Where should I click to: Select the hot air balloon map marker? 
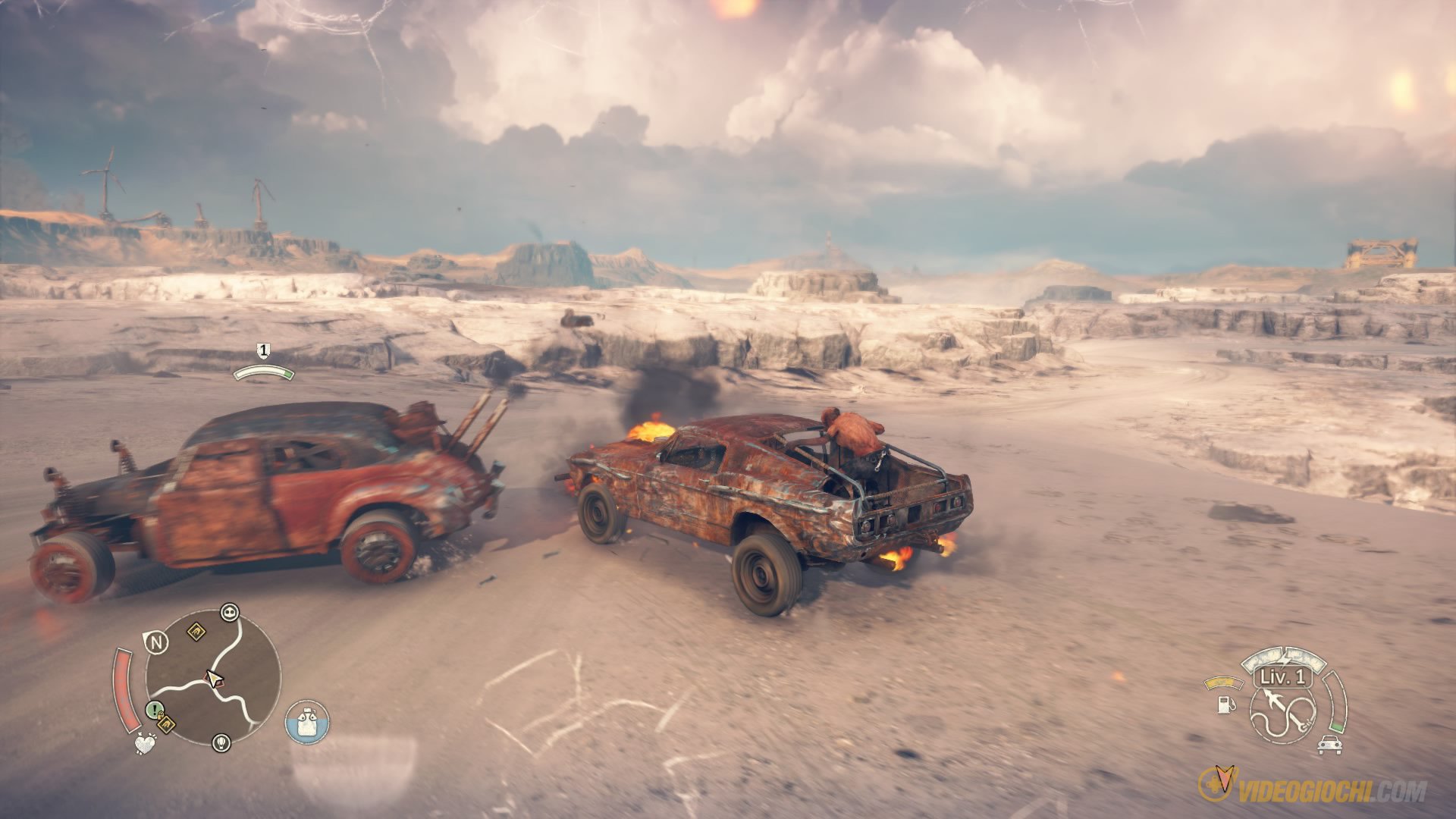click(221, 741)
